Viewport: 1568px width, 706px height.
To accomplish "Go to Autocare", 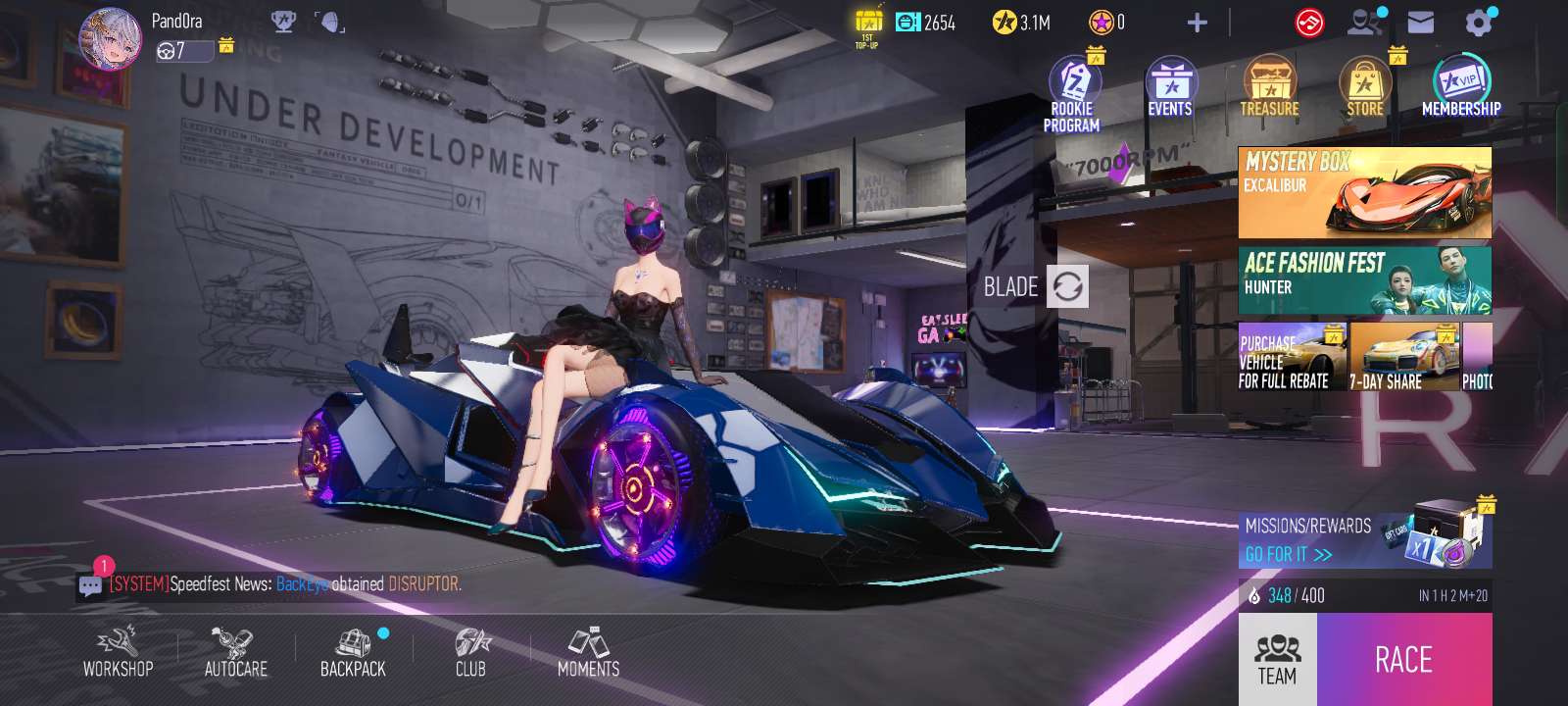I will [x=235, y=653].
